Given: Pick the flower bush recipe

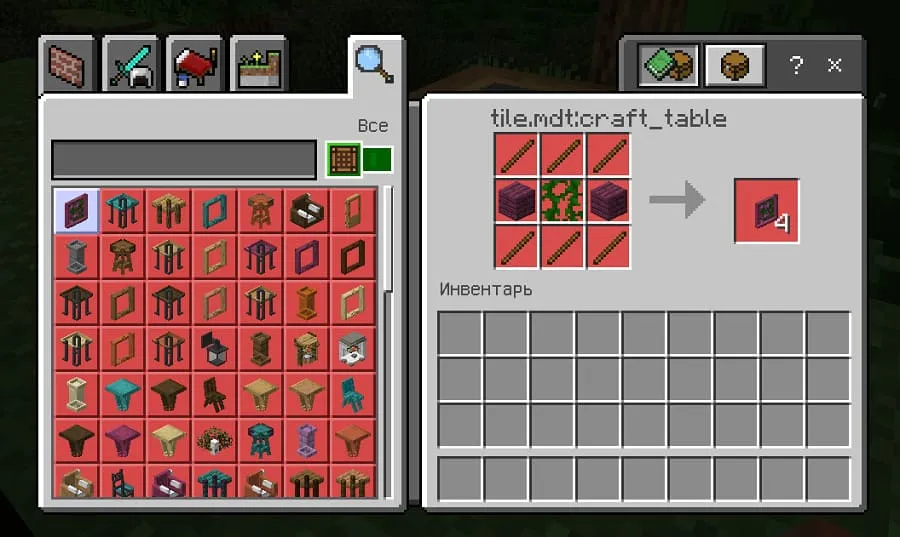Looking at the screenshot, I should (214, 440).
